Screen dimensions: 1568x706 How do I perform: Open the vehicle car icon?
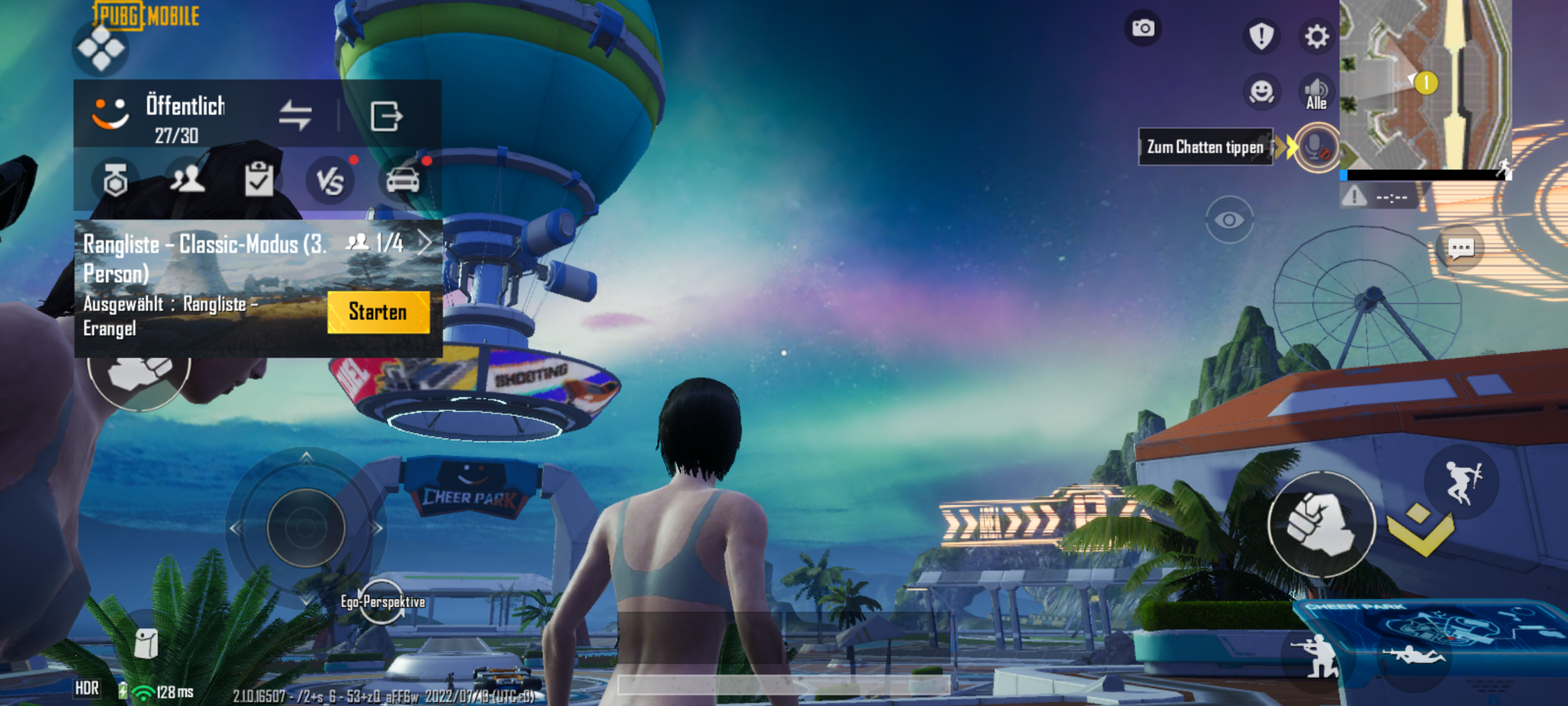click(402, 180)
